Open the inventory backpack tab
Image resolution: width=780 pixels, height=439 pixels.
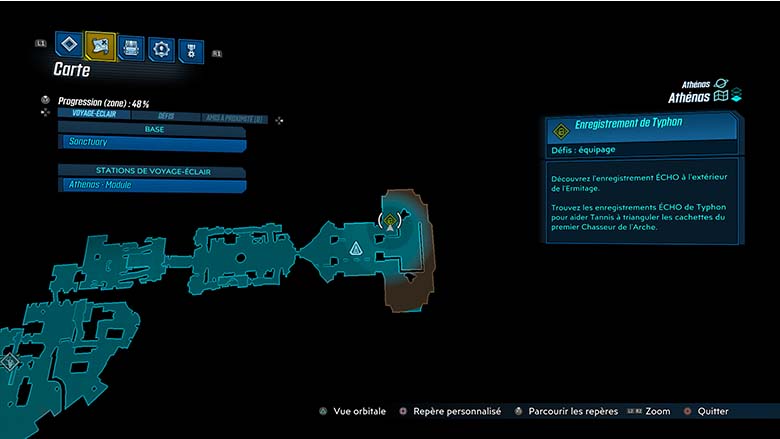pos(131,47)
